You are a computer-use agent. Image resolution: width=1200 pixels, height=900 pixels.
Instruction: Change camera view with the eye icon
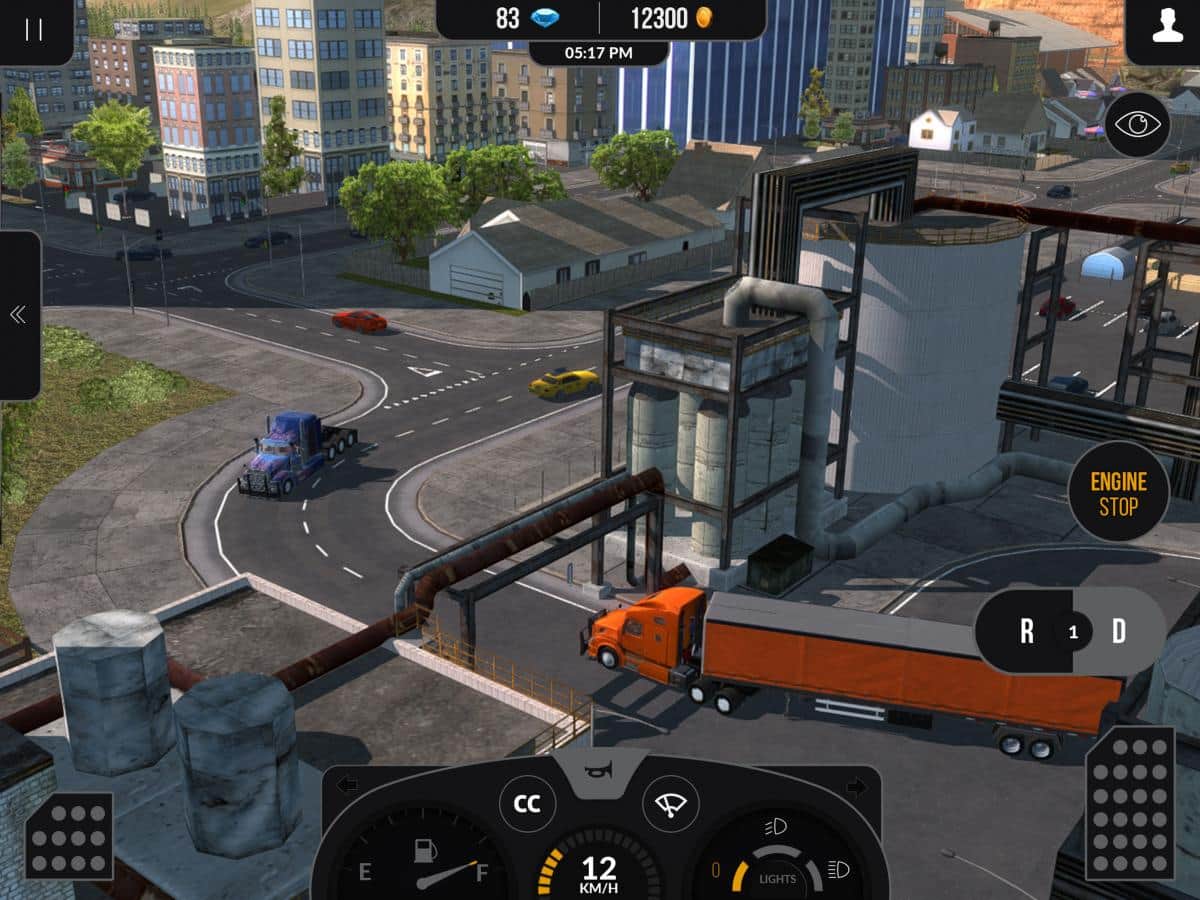(1137, 124)
